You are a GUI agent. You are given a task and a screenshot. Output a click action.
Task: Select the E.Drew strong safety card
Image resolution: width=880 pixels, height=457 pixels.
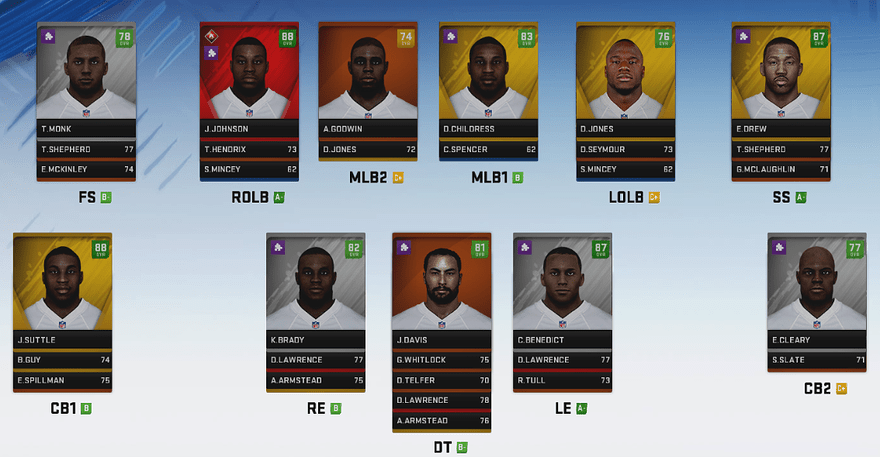point(780,75)
